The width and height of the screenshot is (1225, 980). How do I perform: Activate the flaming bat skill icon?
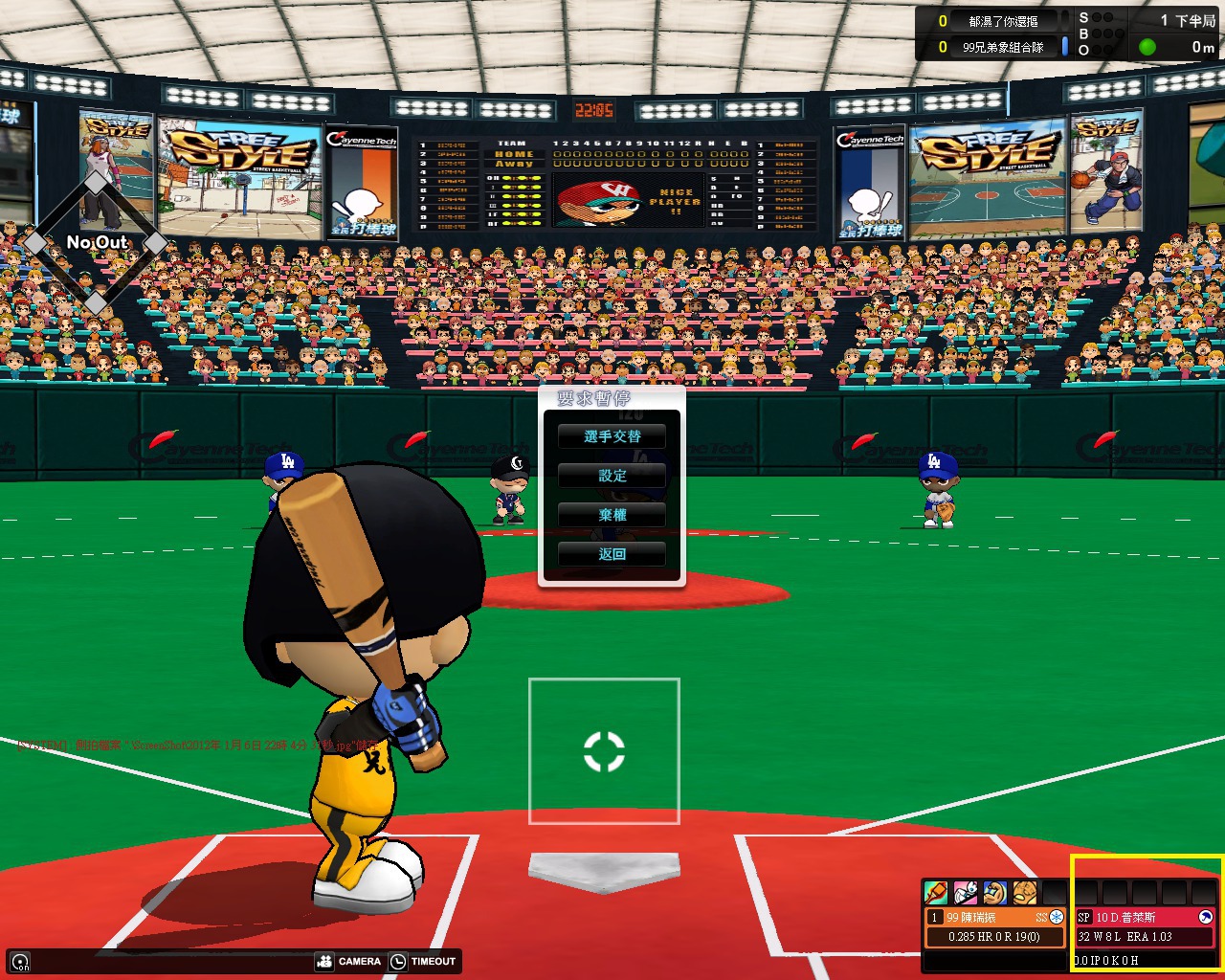(x=936, y=893)
